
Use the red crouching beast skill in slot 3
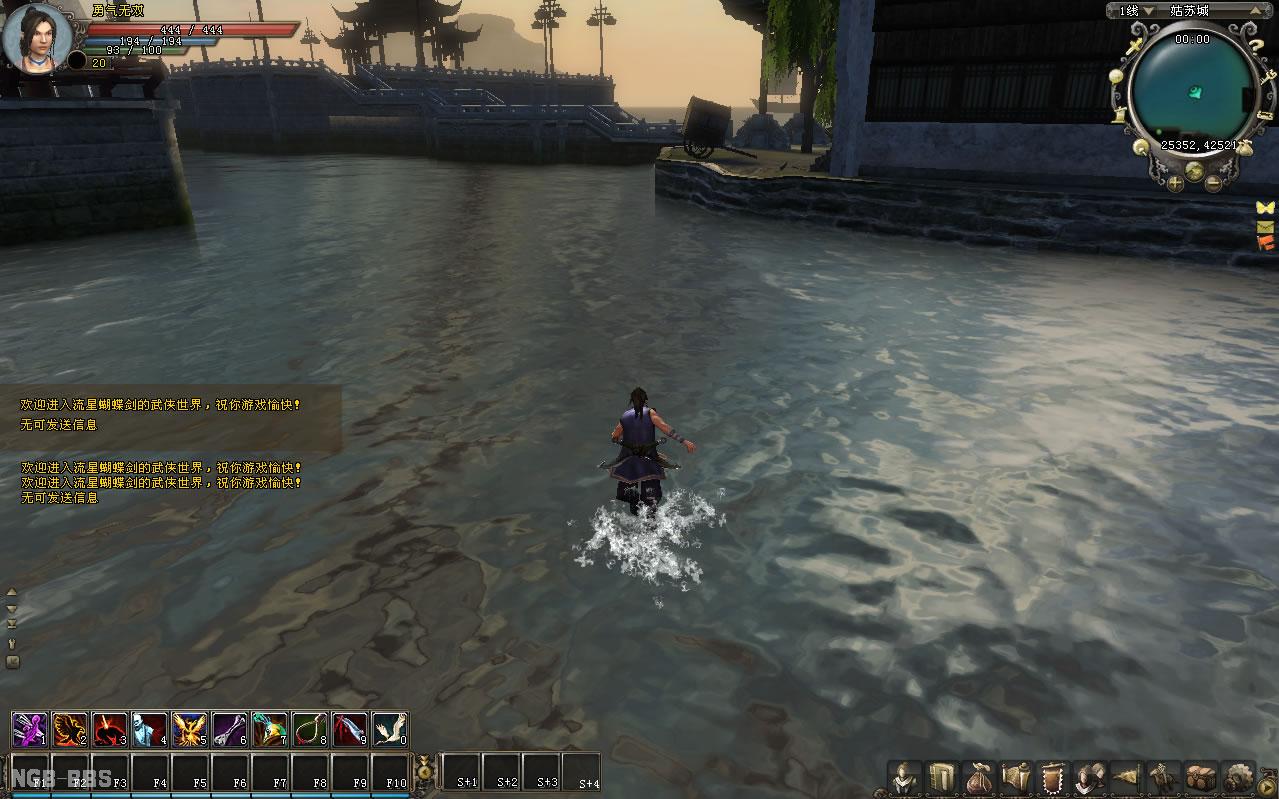click(x=109, y=729)
